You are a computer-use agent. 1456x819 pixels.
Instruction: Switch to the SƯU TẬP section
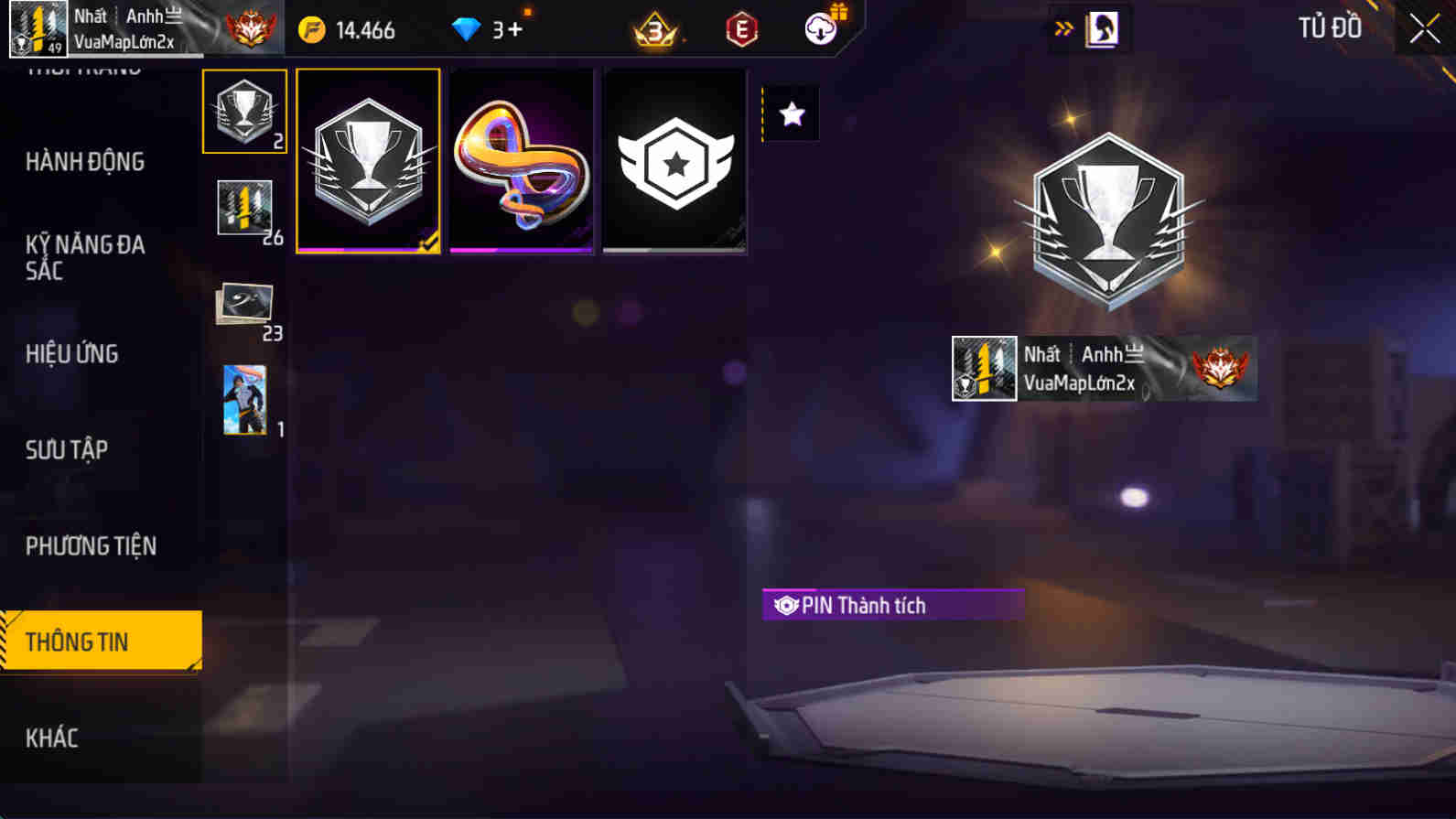(69, 449)
